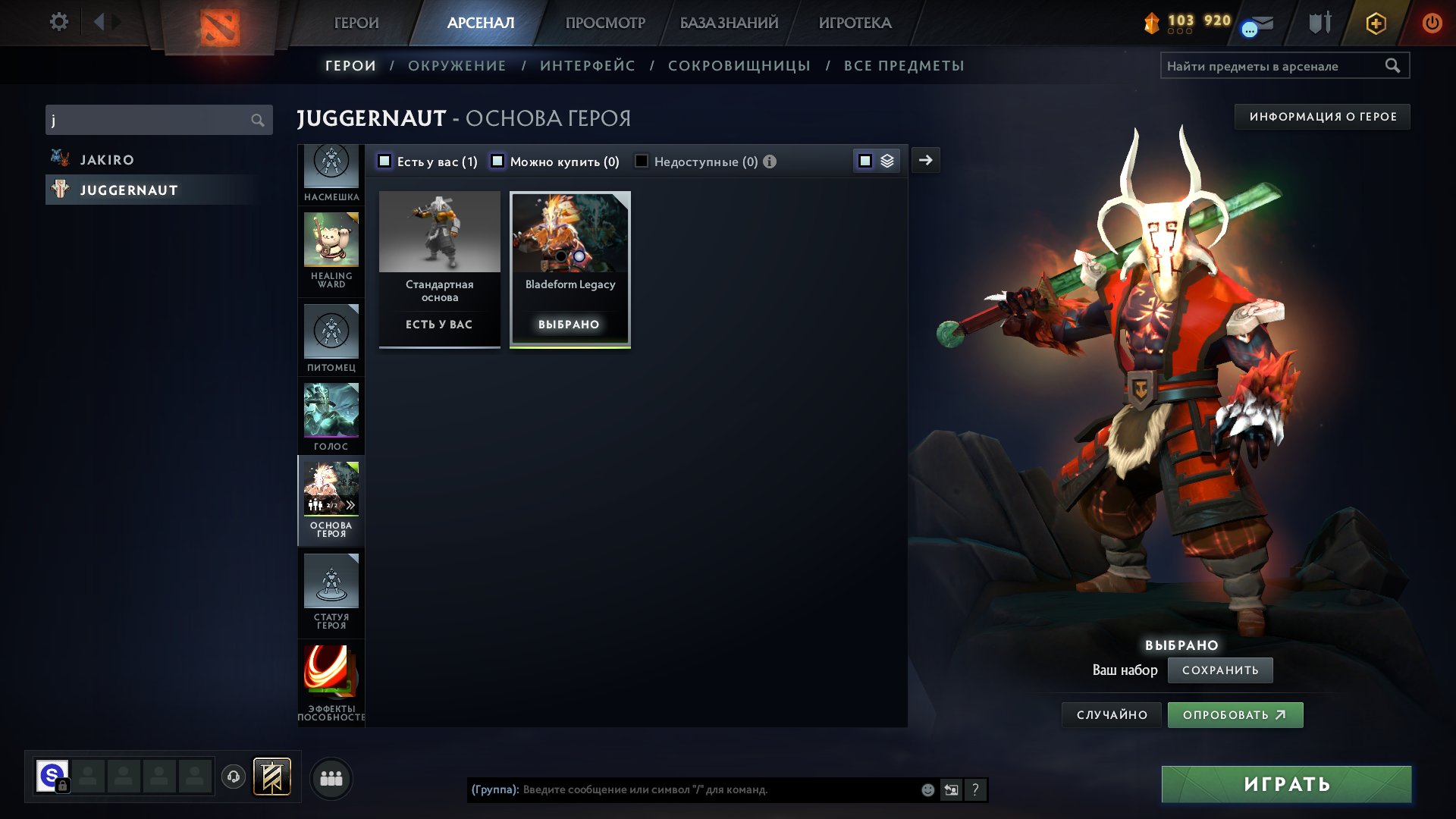Switch to the СОКРОВИЩНИЦЫ tab

click(740, 65)
